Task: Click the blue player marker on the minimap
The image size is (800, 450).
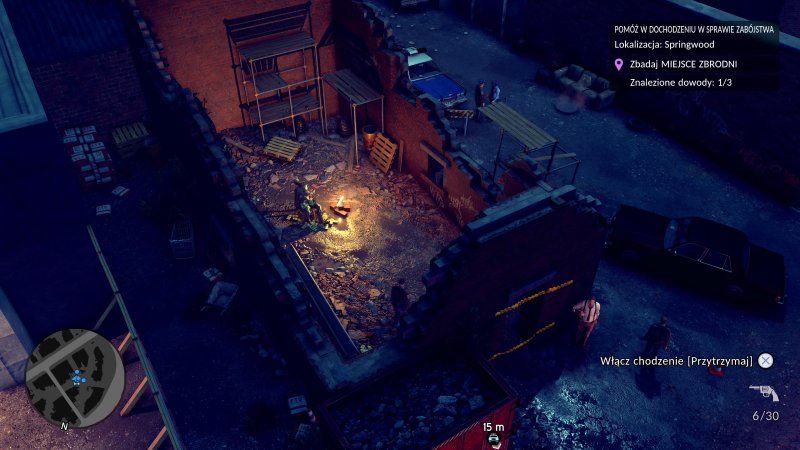Action: (x=77, y=378)
